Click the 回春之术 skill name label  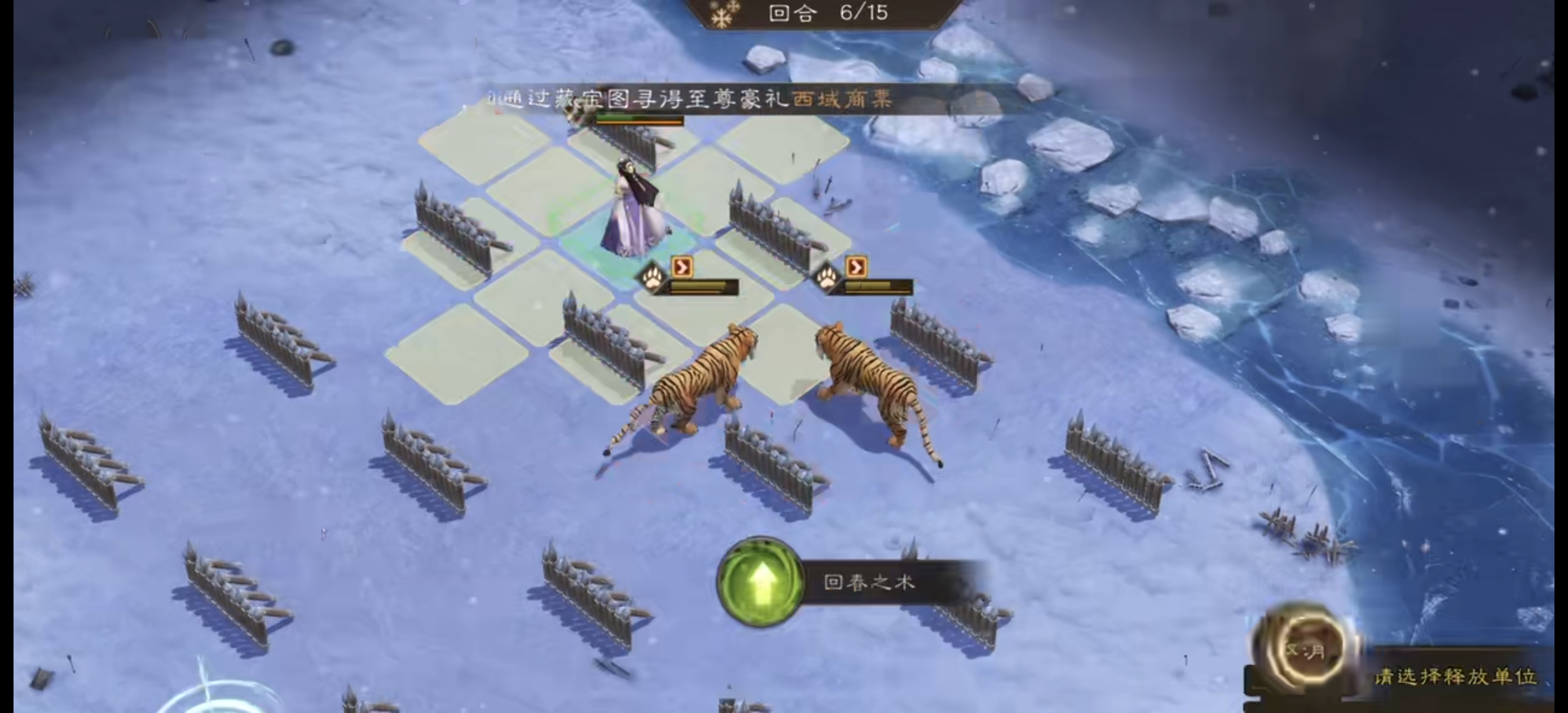pos(871,582)
